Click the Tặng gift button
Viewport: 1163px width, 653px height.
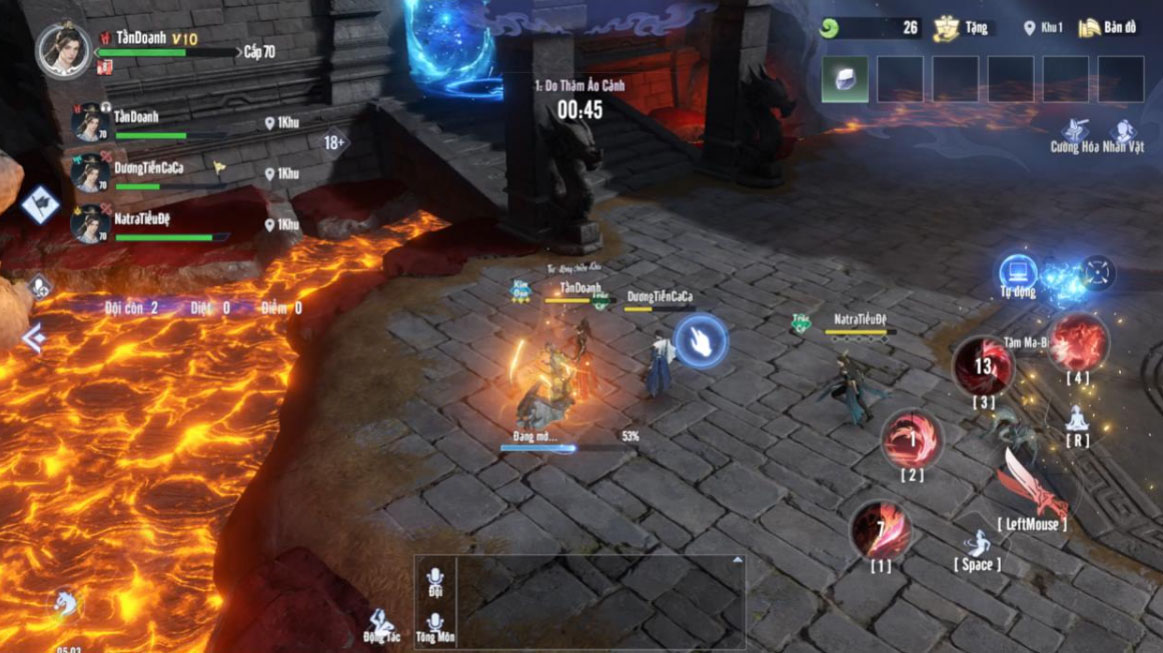962,28
